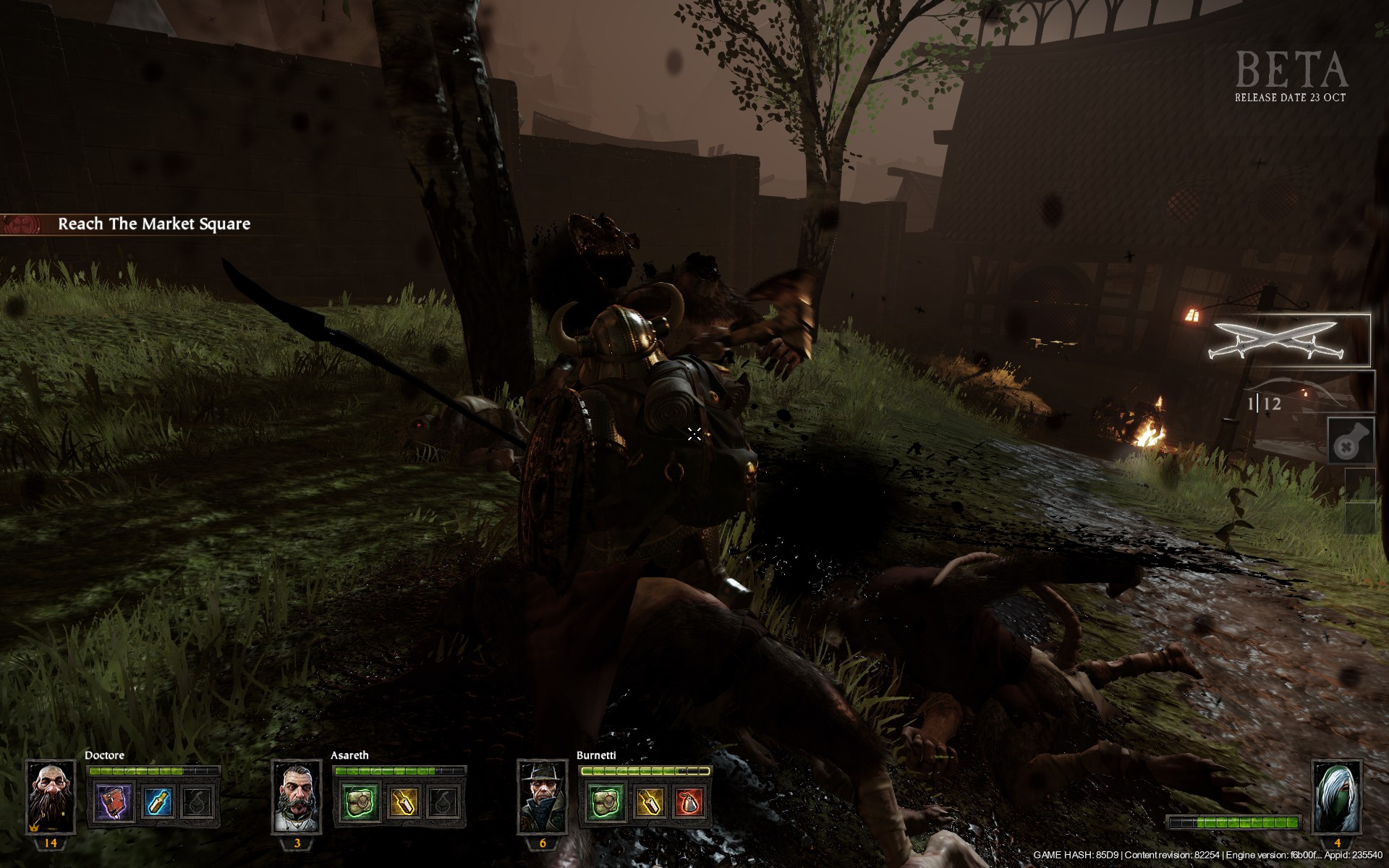Image resolution: width=1389 pixels, height=868 pixels.
Task: Select the healing draught item slot
Action: pos(1350,441)
